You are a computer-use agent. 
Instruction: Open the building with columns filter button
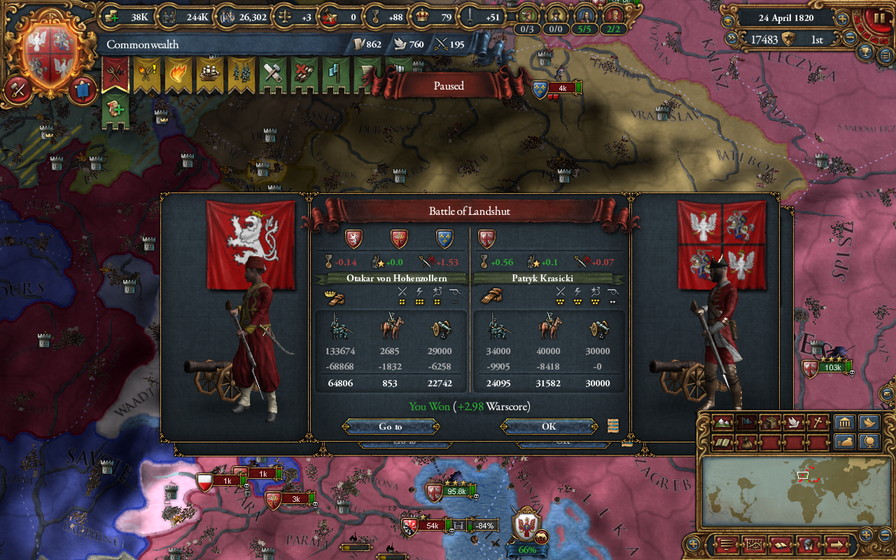[844, 422]
